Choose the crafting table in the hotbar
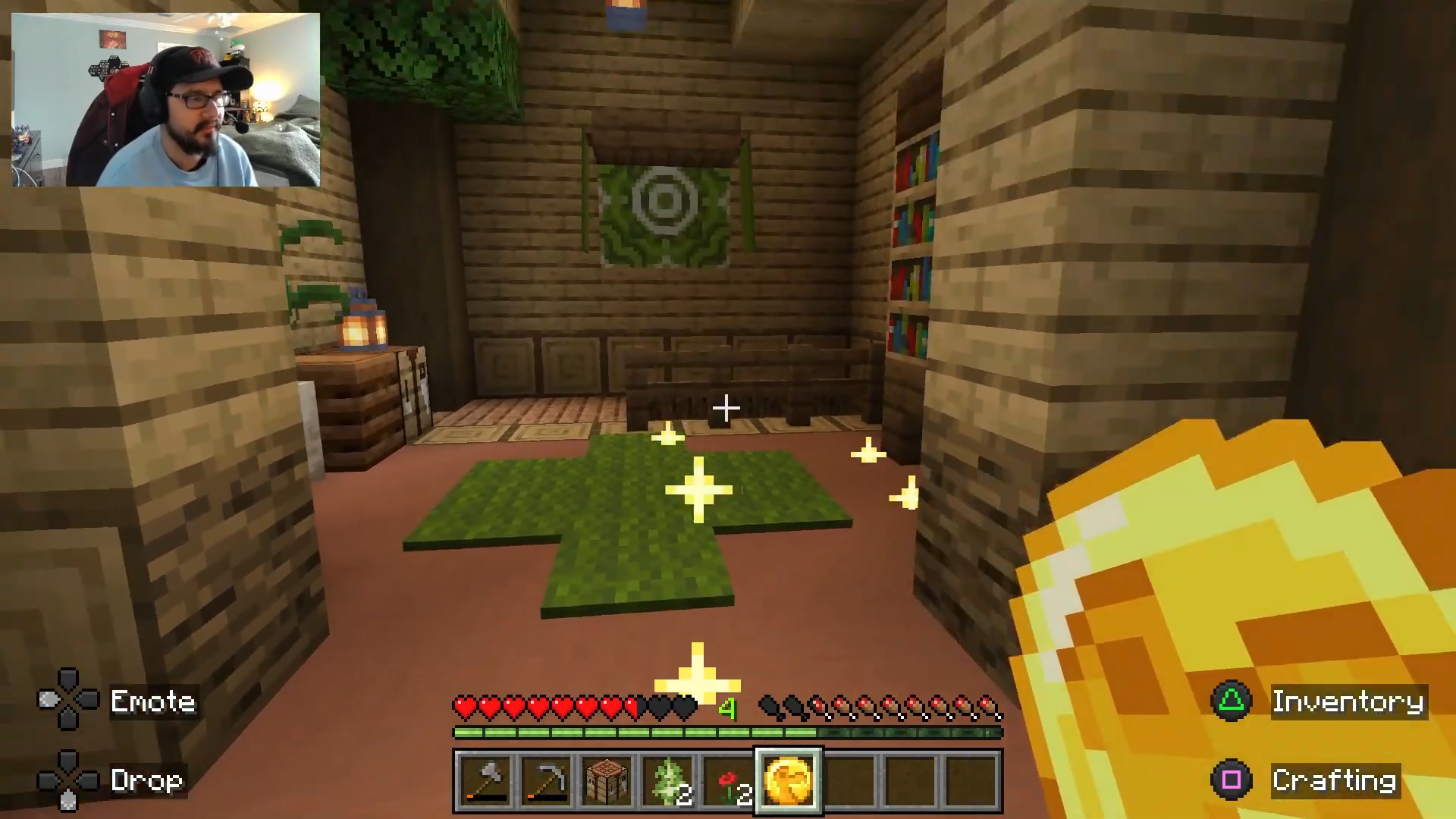The width and height of the screenshot is (1456, 819). (607, 781)
